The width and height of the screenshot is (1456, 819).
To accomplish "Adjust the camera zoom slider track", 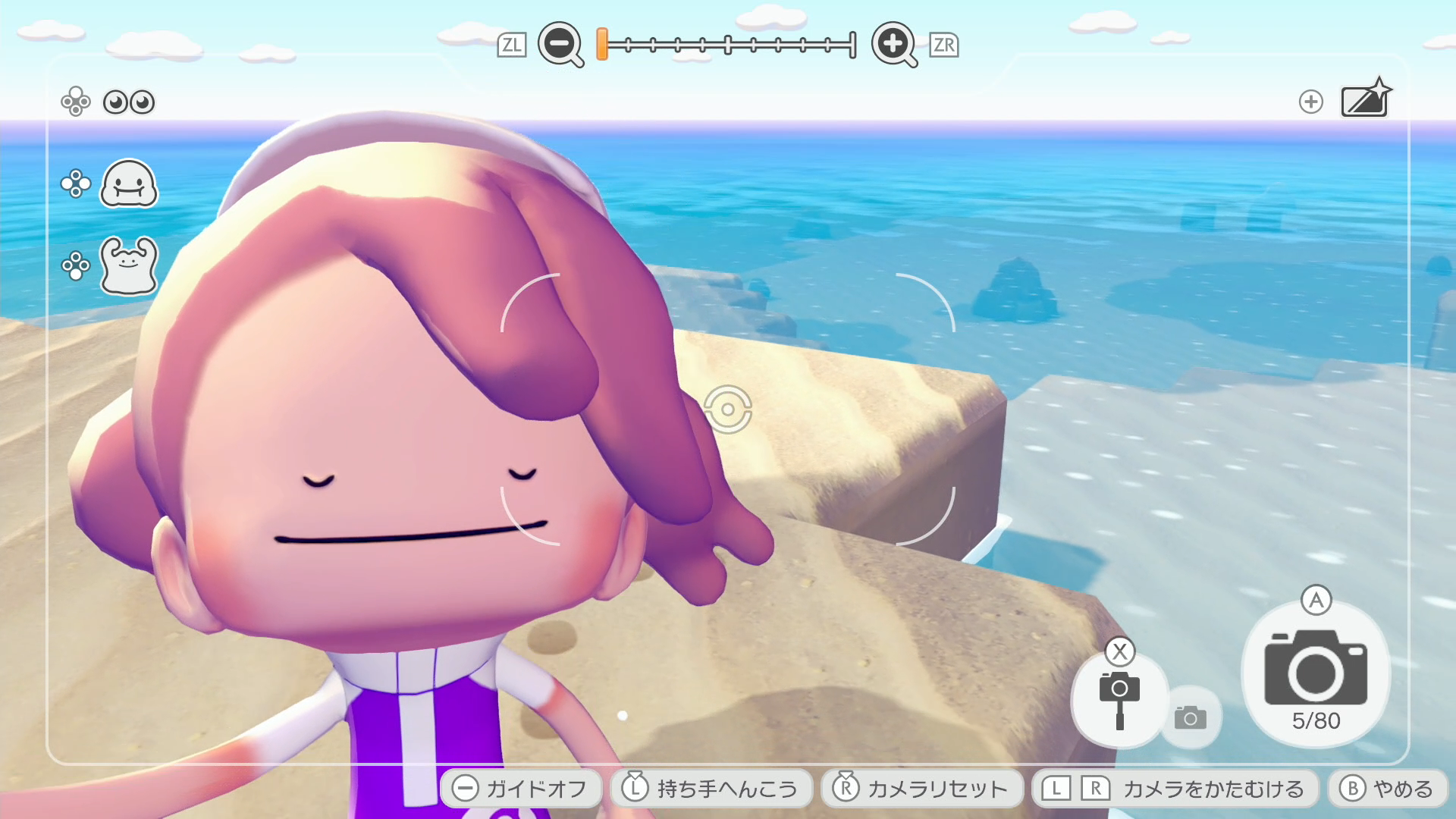I will (728, 45).
